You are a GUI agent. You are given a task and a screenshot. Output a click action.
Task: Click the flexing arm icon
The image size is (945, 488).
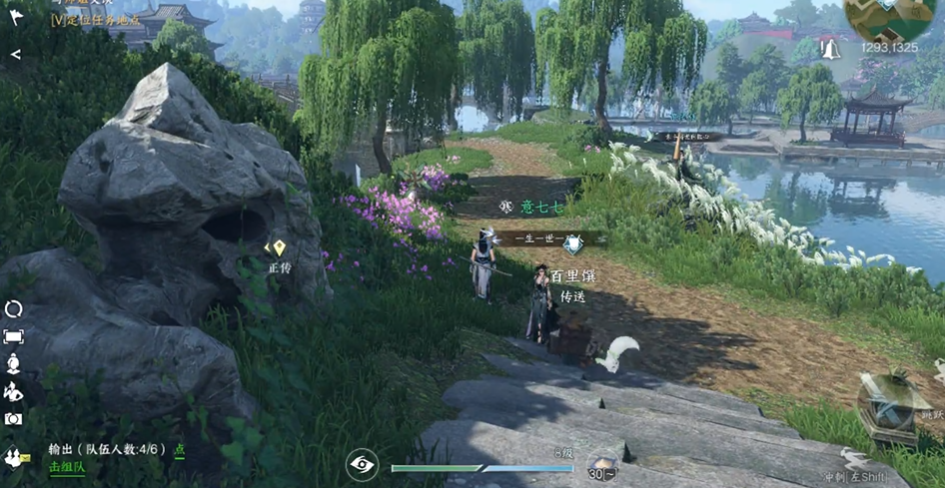(x=14, y=391)
